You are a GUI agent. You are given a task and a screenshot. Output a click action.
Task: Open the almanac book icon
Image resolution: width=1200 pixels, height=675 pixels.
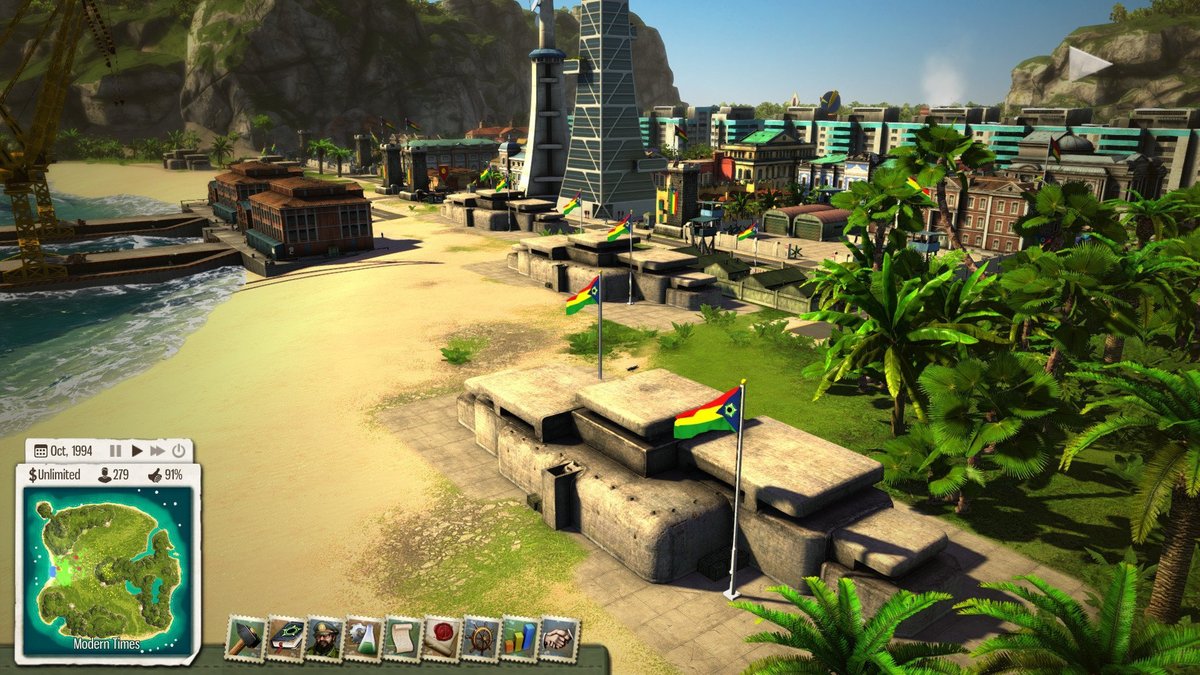pos(285,638)
